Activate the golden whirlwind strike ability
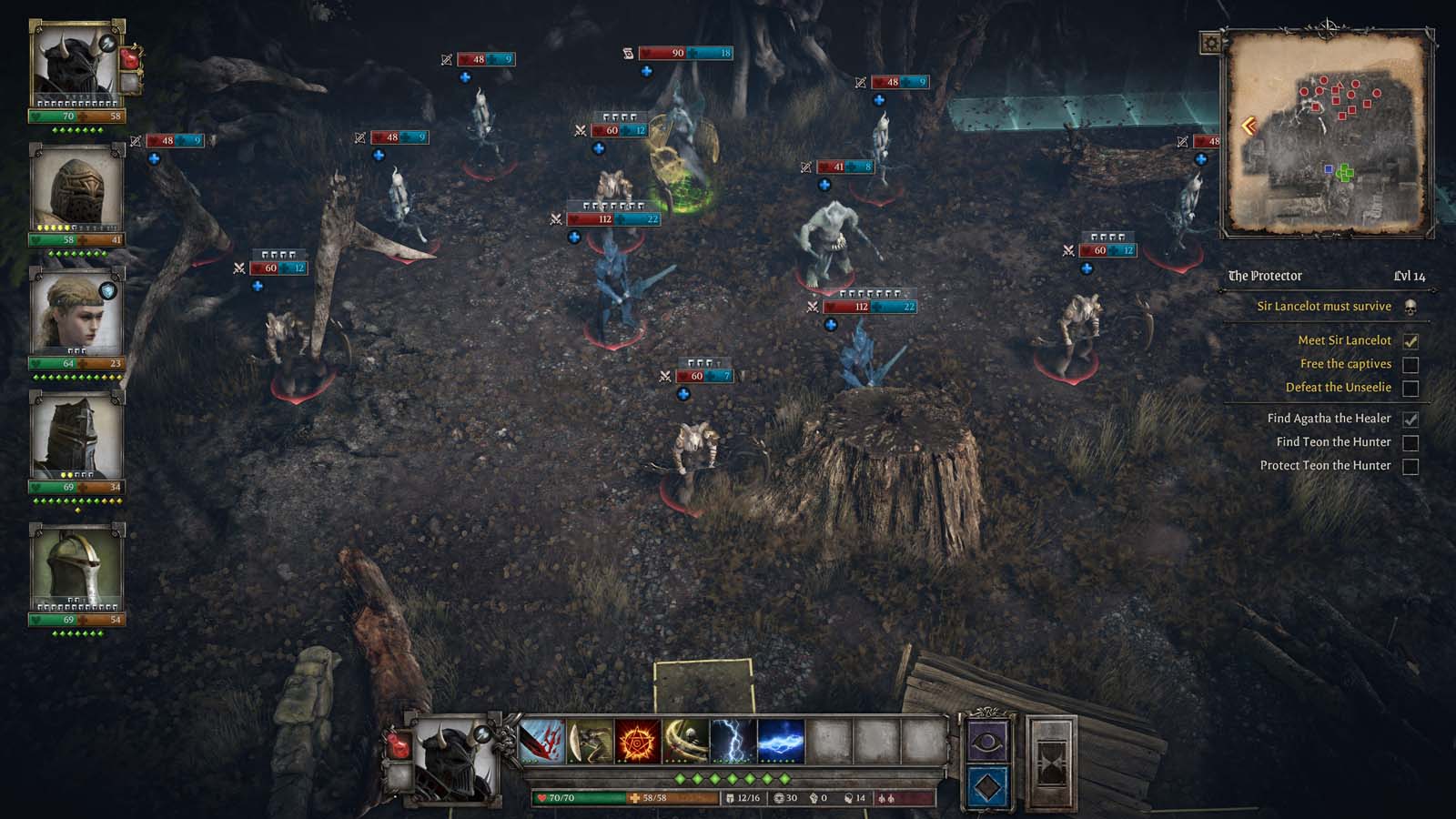 click(685, 741)
